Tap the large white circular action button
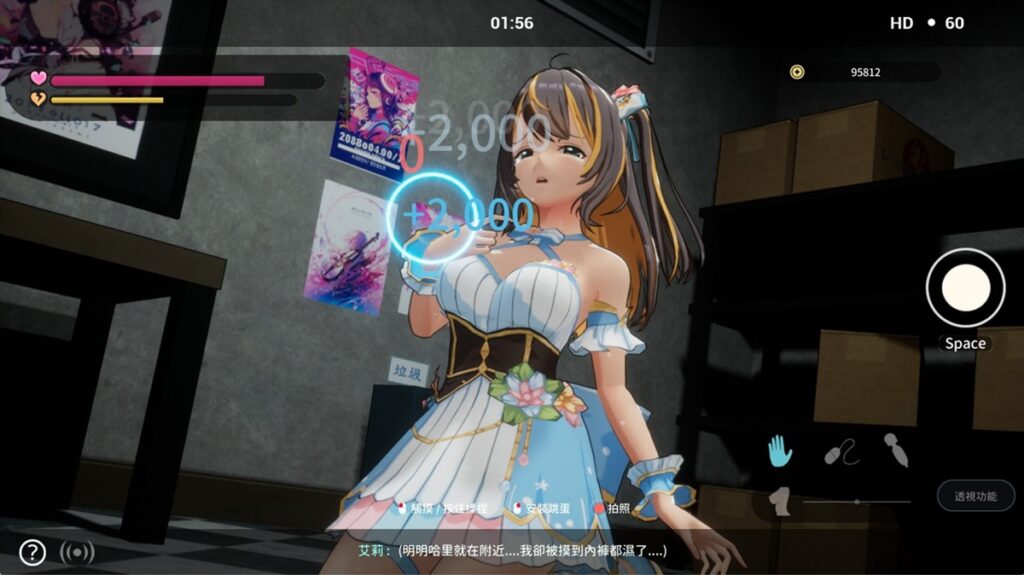This screenshot has height=575, width=1024. pyautogui.click(x=965, y=288)
